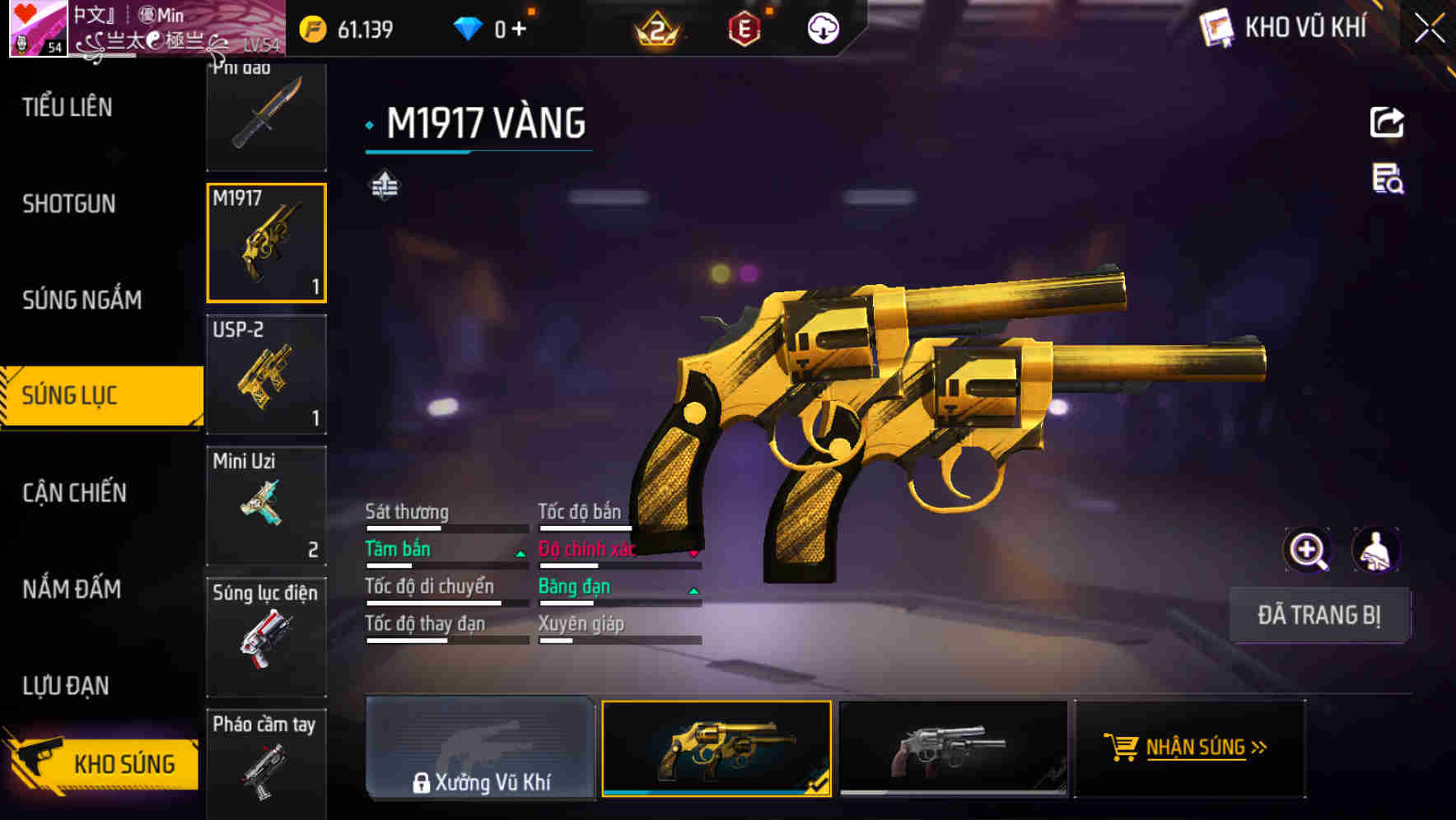Choose the Lựu Đạn category
This screenshot has width=1456, height=820.
click(66, 685)
